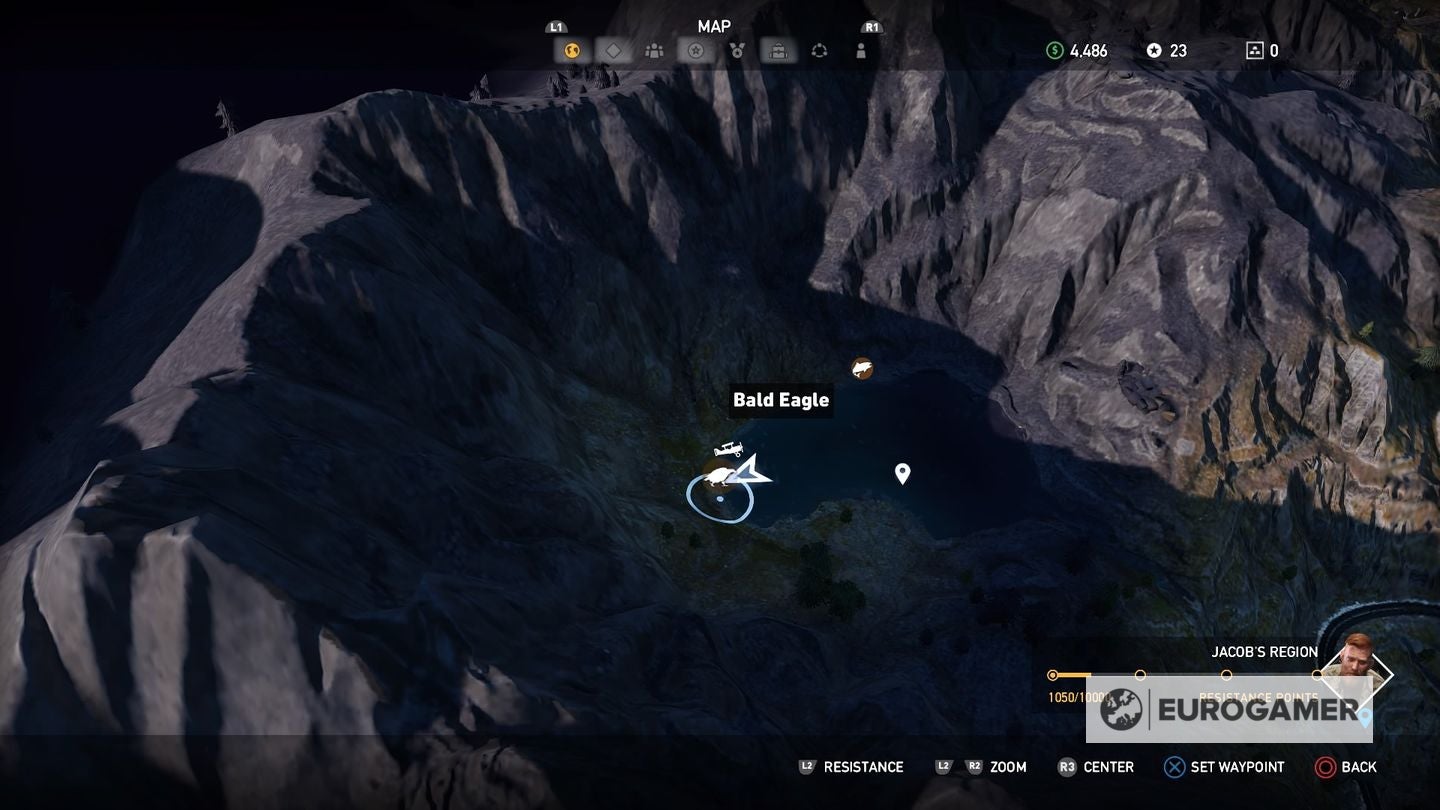
Task: Open the Challenges star icon
Action: (x=694, y=48)
